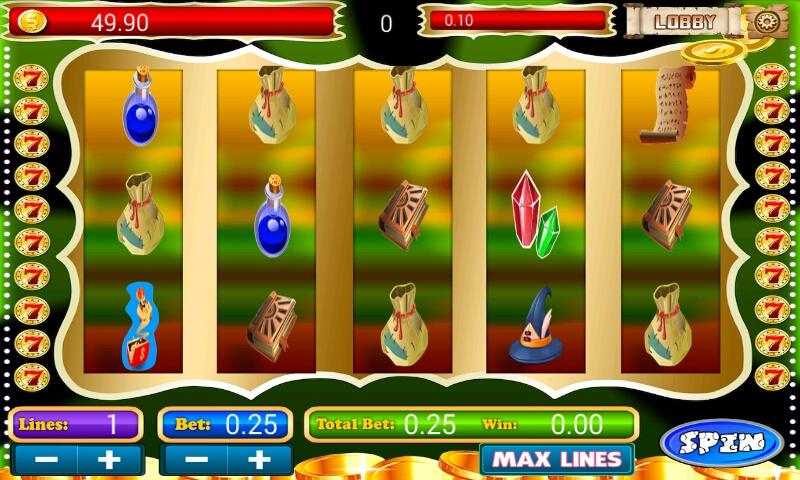Raise the Bet amount
Image resolution: width=800 pixels, height=480 pixels.
259,461
